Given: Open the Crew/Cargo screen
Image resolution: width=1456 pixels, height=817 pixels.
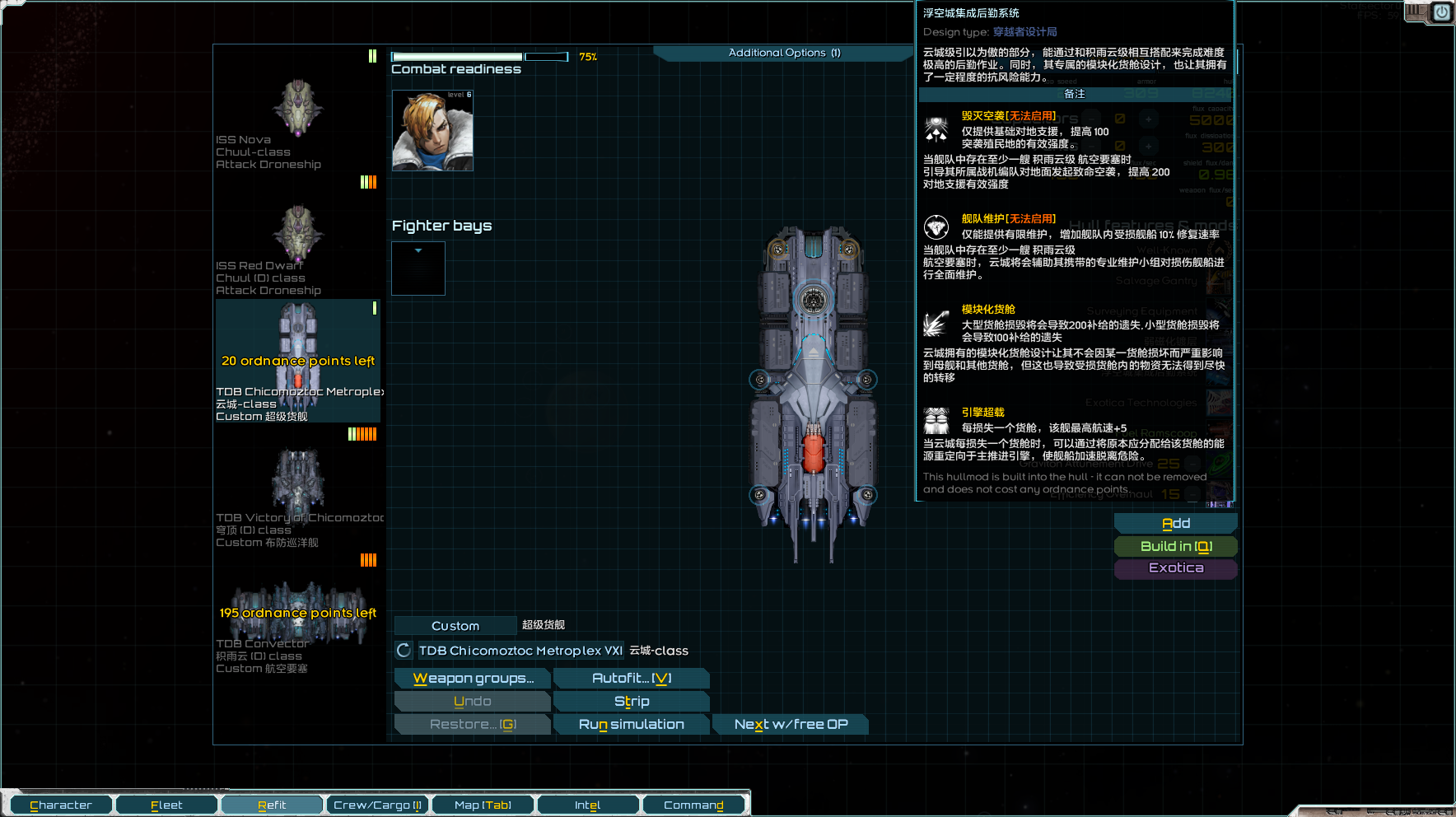Looking at the screenshot, I should pos(377,805).
